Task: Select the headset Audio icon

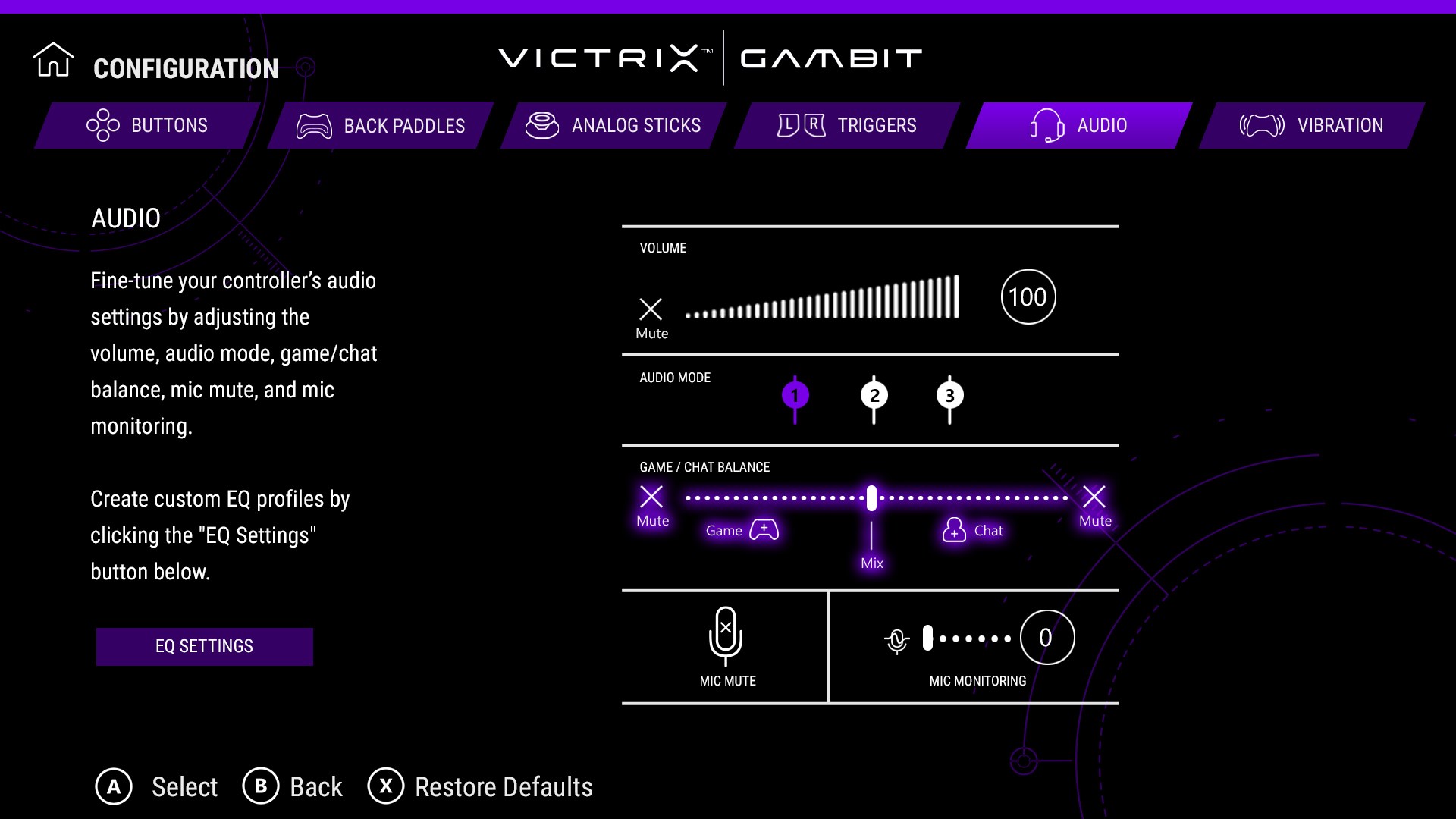Action: click(1046, 125)
